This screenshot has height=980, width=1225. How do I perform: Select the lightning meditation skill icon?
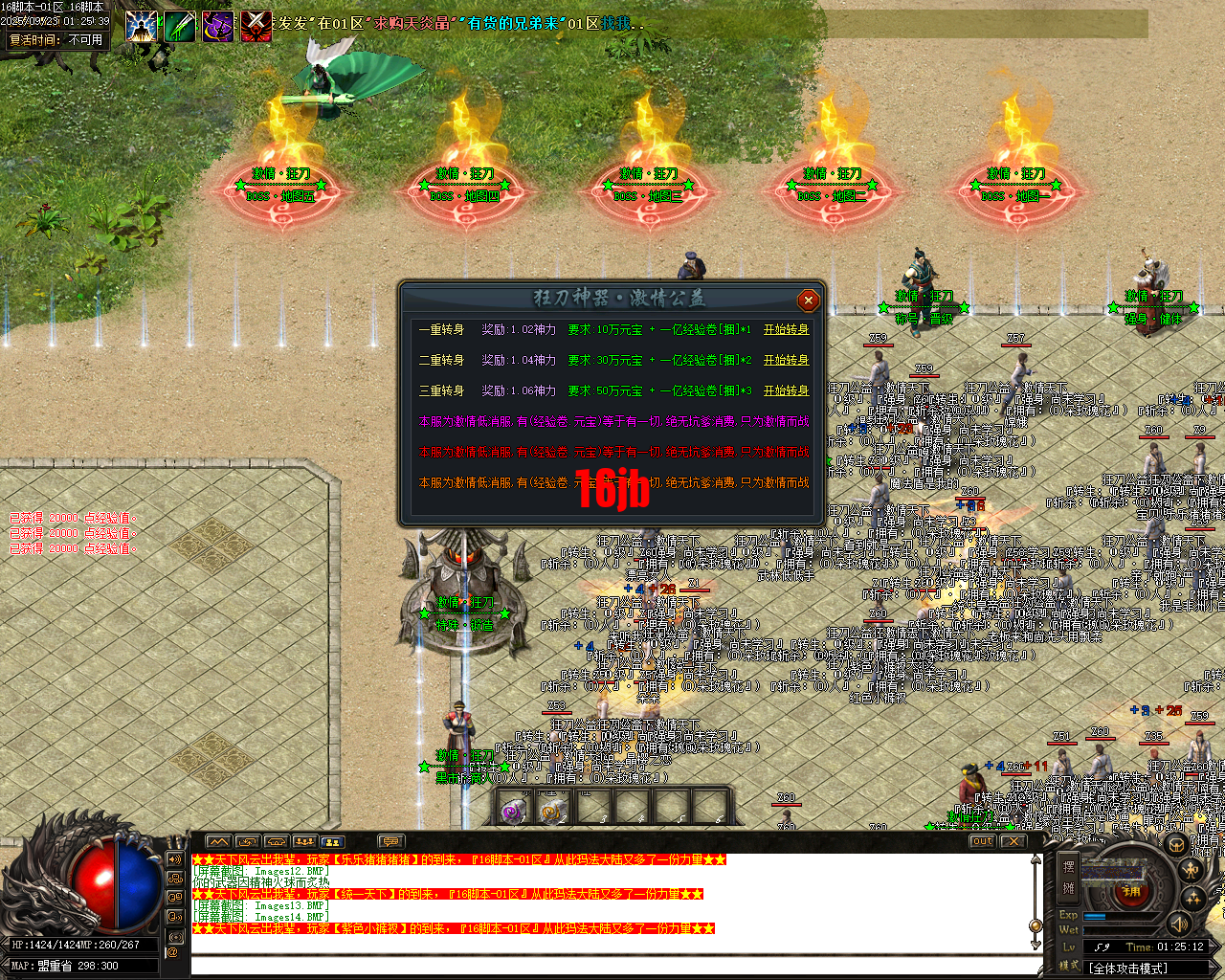point(141,26)
